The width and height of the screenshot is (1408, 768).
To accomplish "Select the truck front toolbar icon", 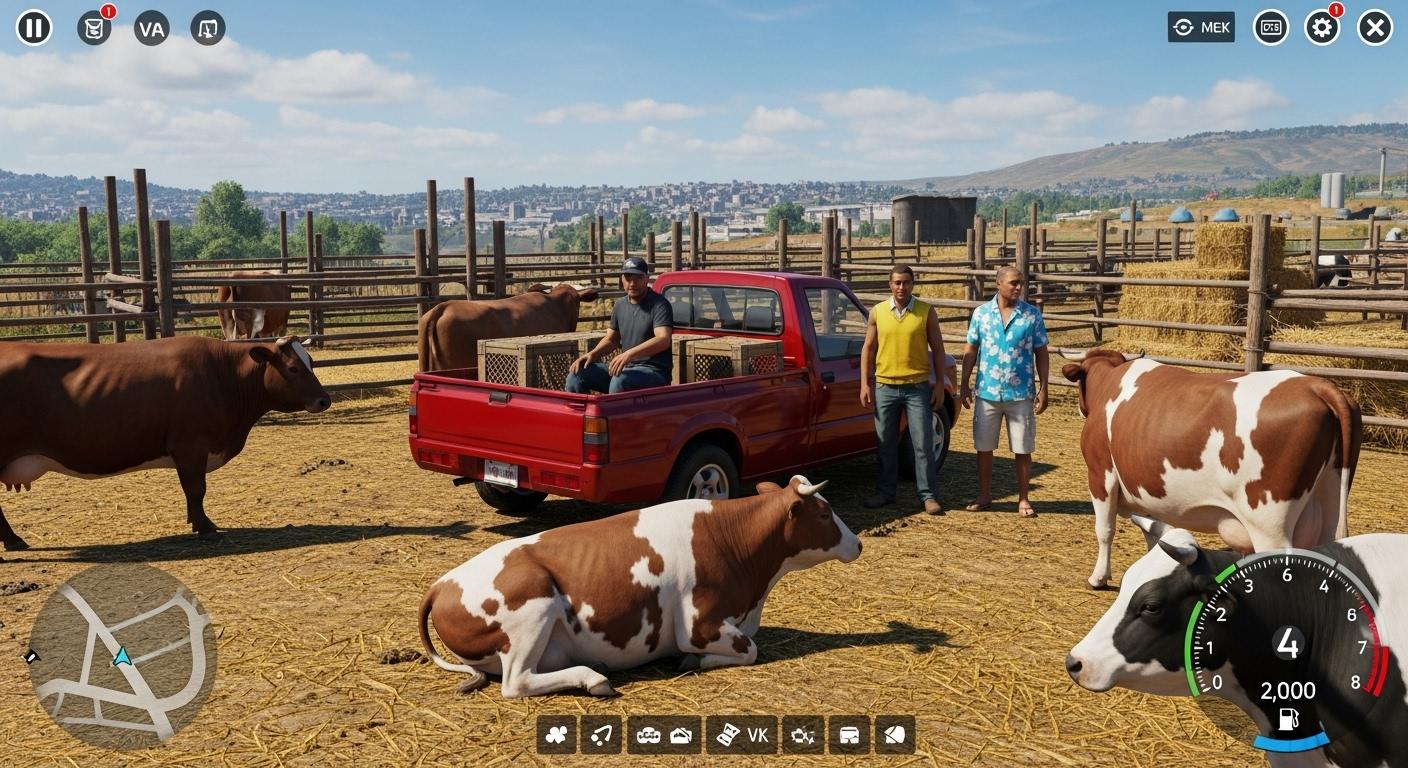I will [849, 735].
